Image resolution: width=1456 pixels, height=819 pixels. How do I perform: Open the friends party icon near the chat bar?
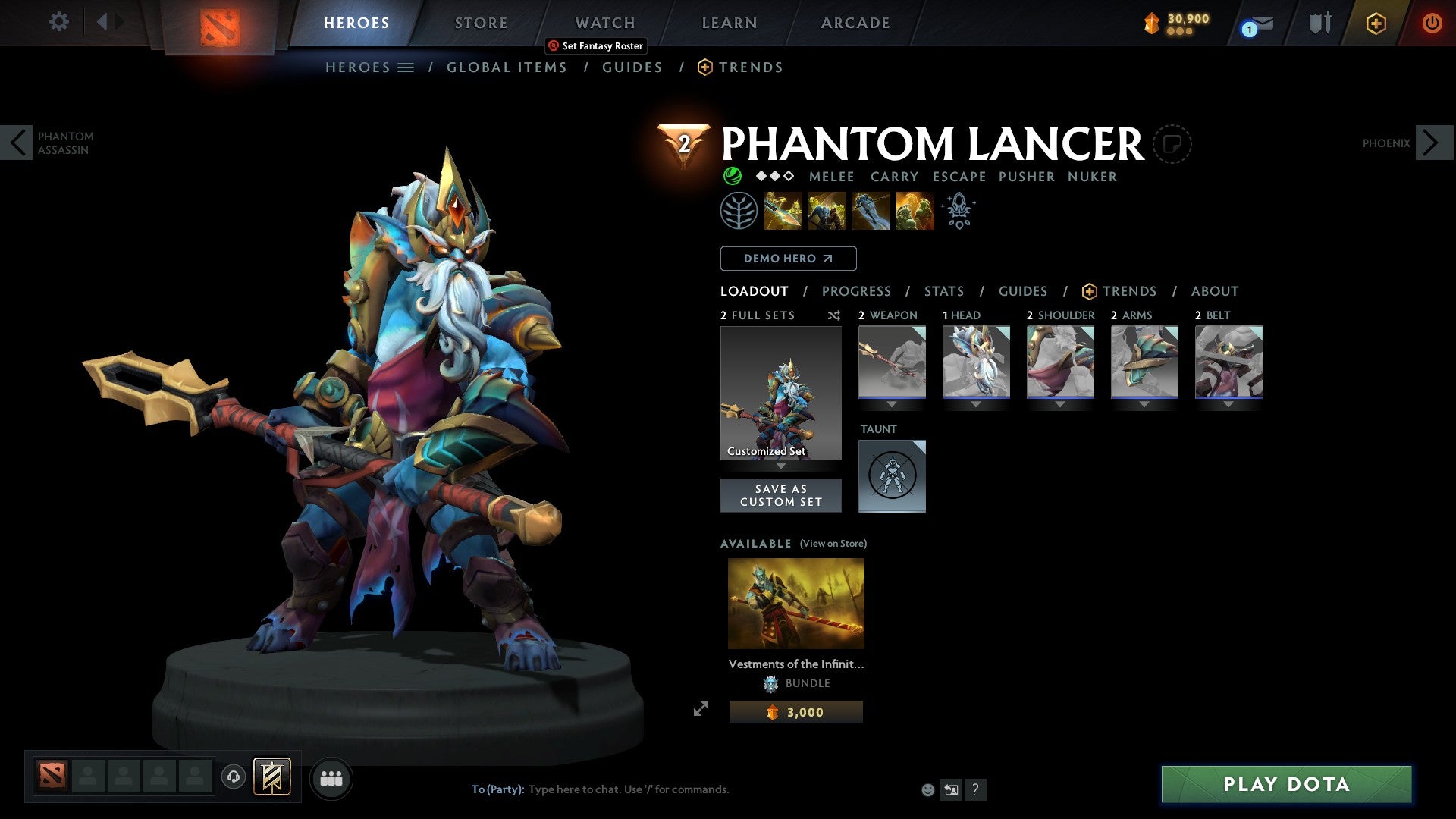click(331, 777)
